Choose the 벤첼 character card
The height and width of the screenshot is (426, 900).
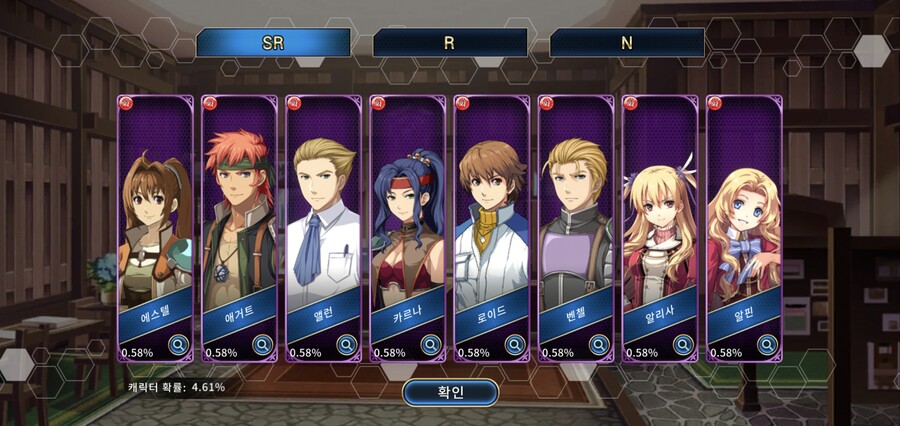coord(575,220)
